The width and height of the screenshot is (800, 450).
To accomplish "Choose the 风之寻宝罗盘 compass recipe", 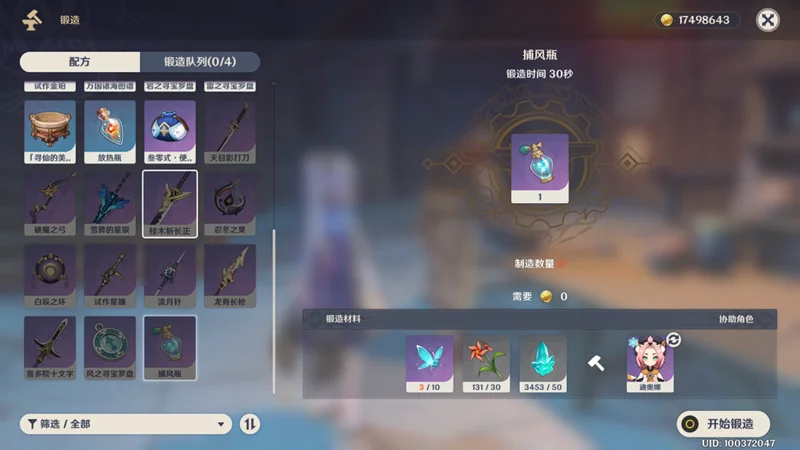I will (110, 346).
